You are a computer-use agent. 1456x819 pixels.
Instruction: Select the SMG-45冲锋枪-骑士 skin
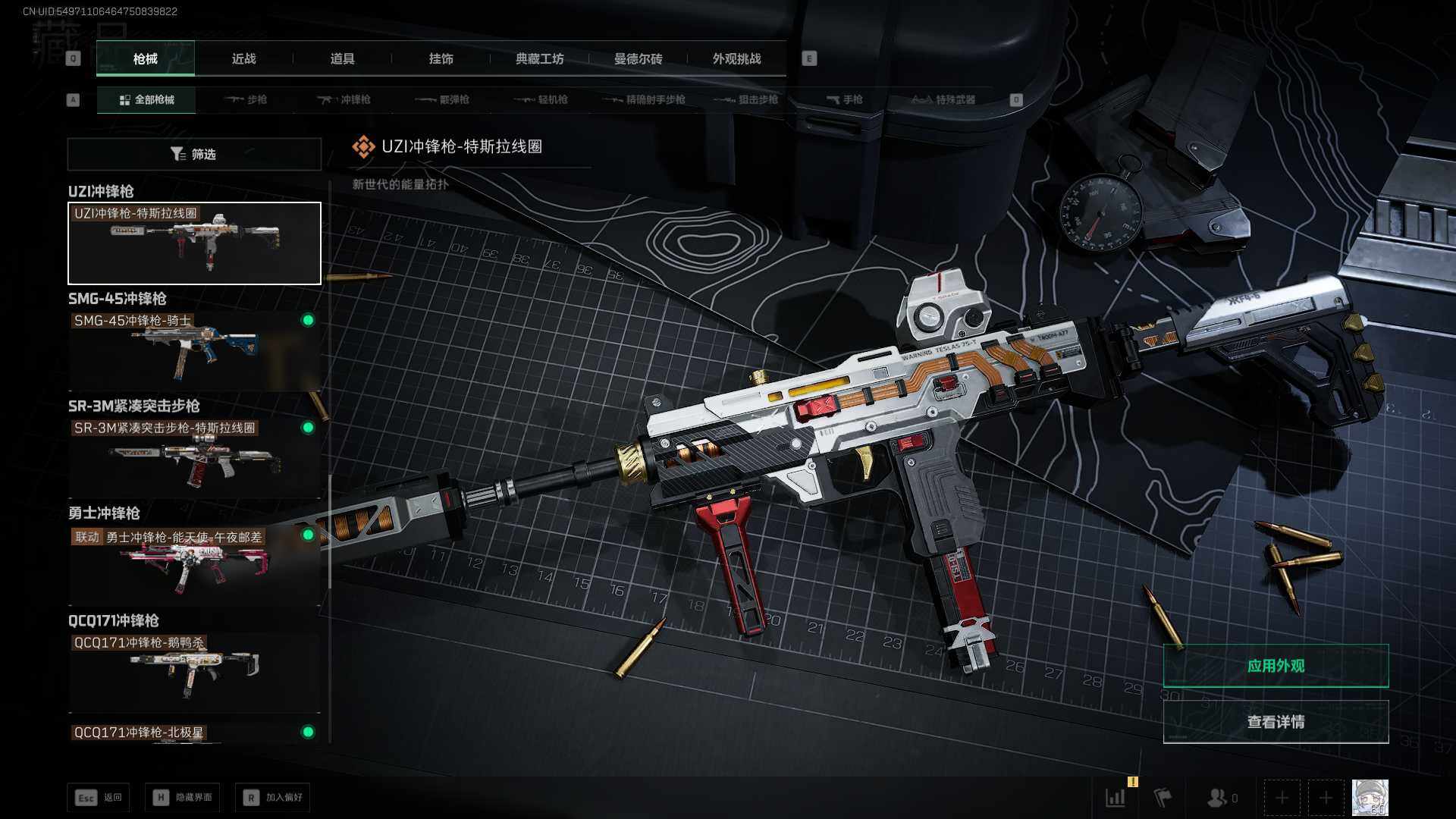[194, 350]
